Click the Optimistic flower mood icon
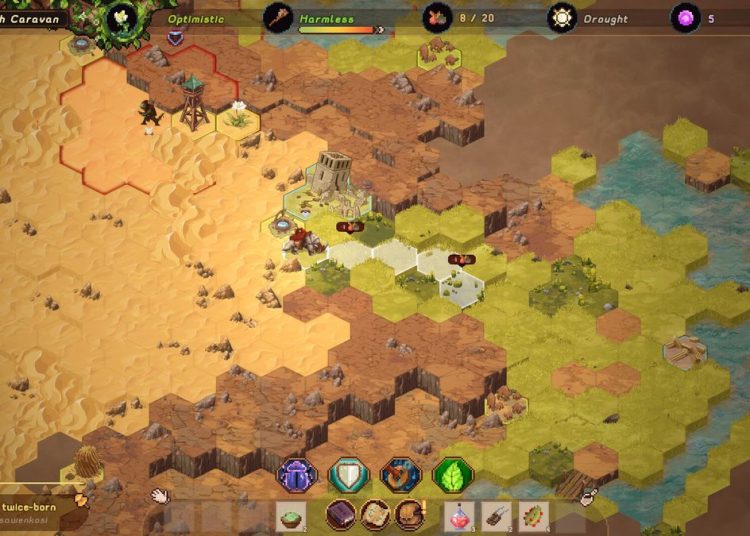Image resolution: width=750 pixels, height=536 pixels. 122,17
